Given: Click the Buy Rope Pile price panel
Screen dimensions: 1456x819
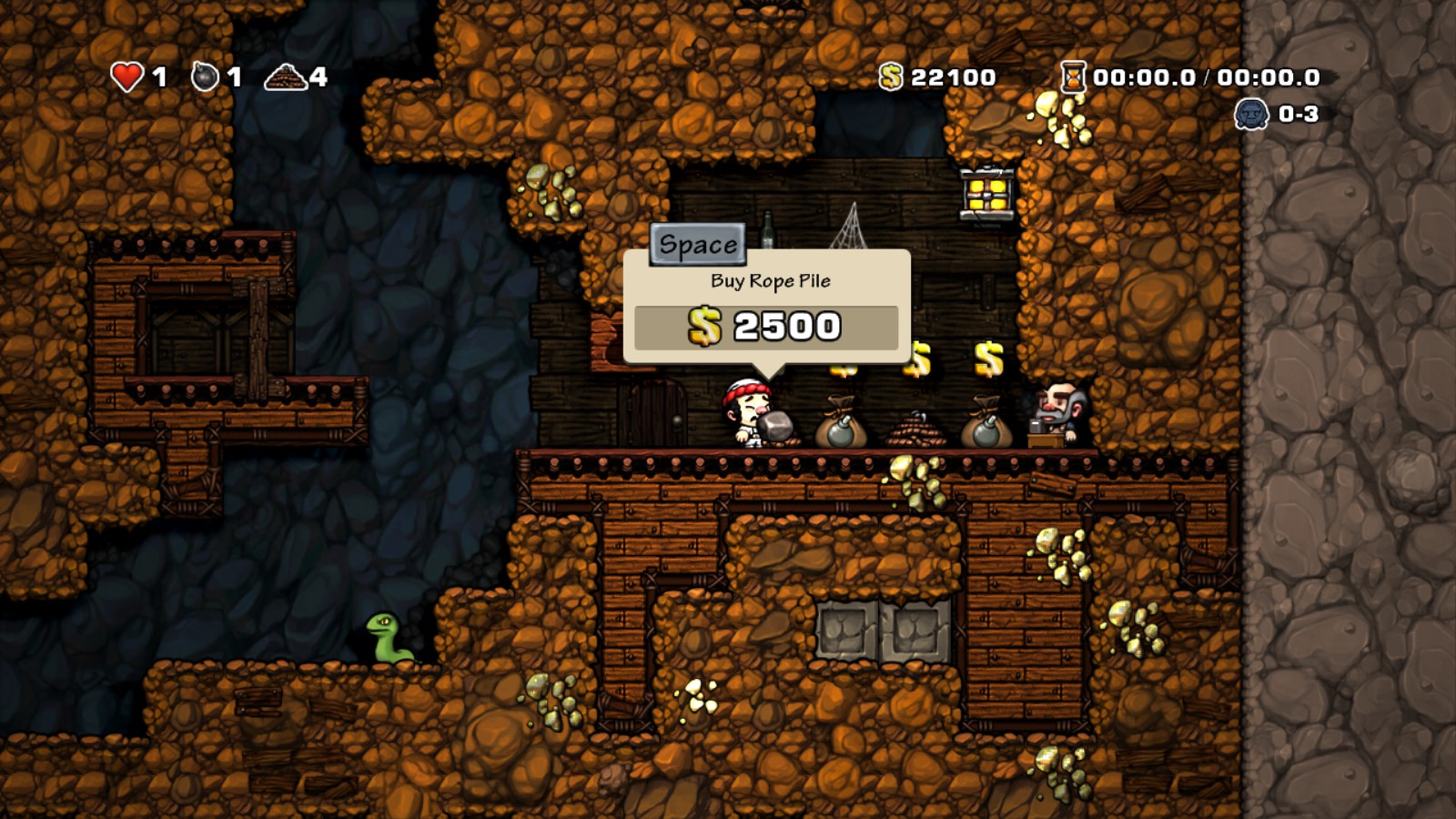Looking at the screenshot, I should click(765, 327).
